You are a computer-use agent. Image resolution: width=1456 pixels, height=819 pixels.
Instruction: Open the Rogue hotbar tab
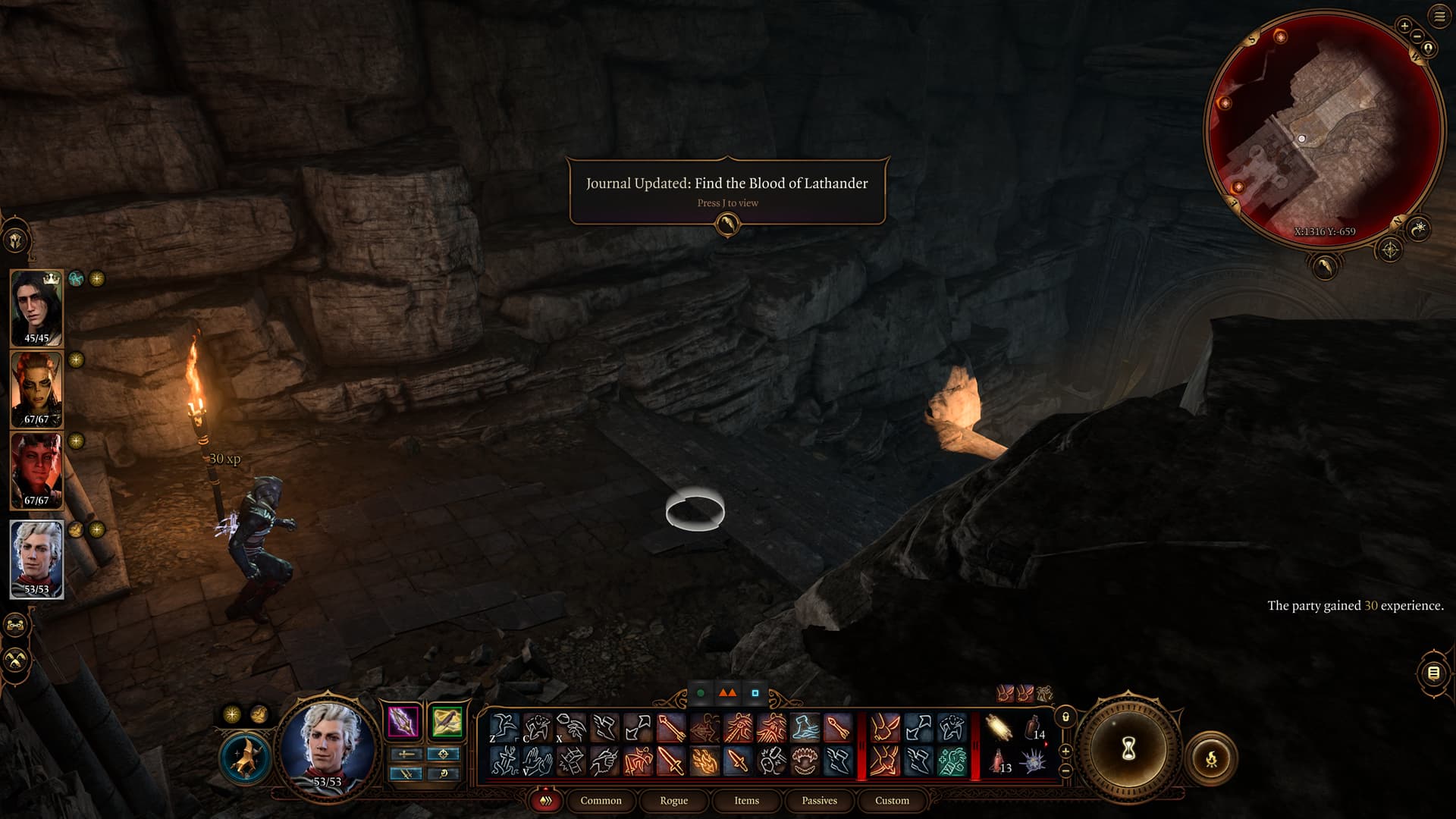(673, 800)
